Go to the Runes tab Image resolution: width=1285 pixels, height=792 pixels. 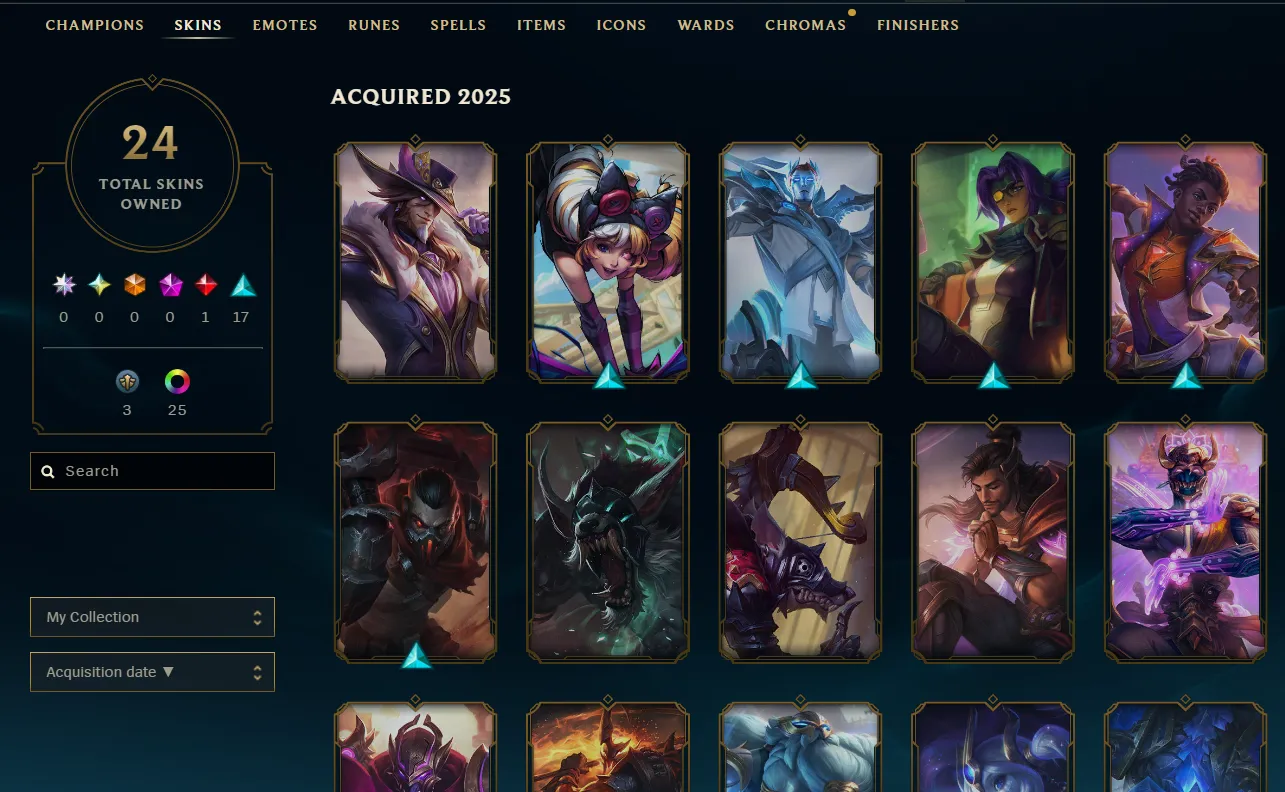pos(374,25)
